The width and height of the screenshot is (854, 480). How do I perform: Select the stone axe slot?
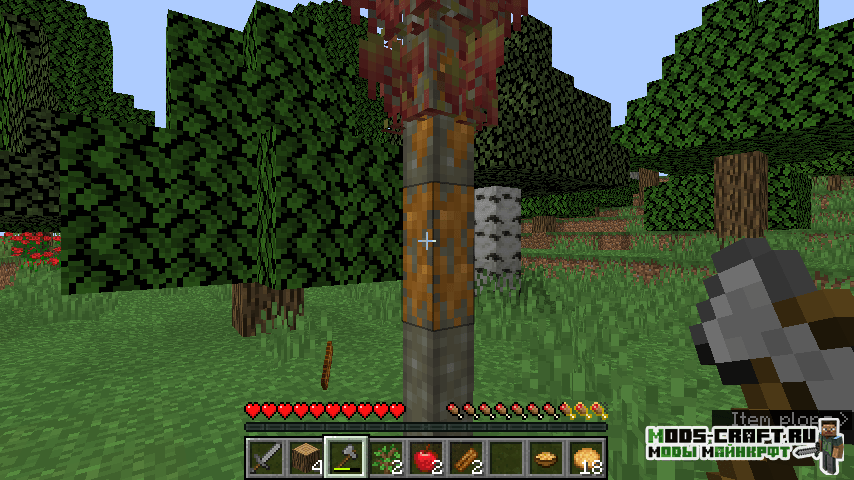pyautogui.click(x=346, y=458)
